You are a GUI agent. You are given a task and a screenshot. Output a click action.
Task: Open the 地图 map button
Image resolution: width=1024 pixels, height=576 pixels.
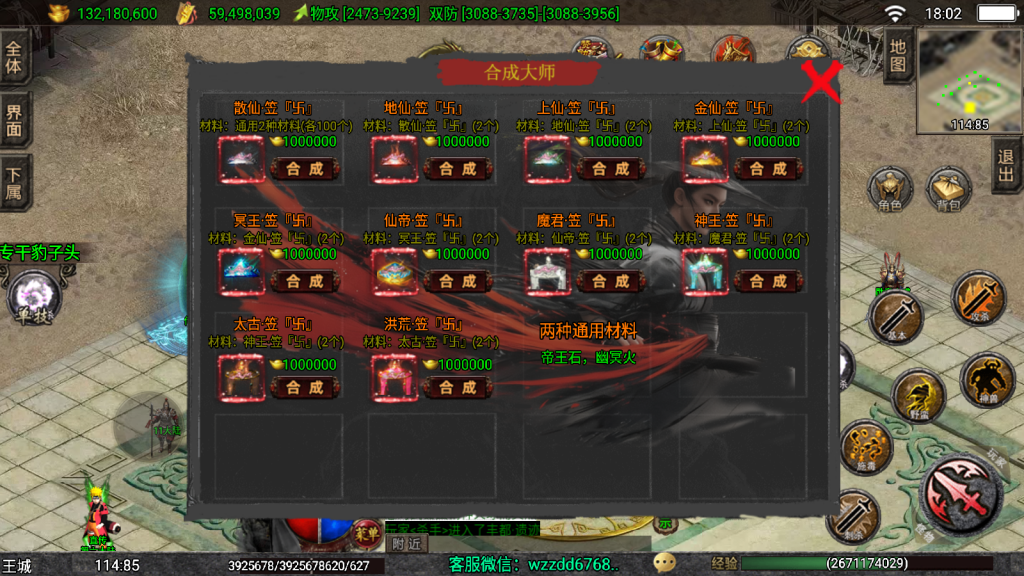[897, 55]
